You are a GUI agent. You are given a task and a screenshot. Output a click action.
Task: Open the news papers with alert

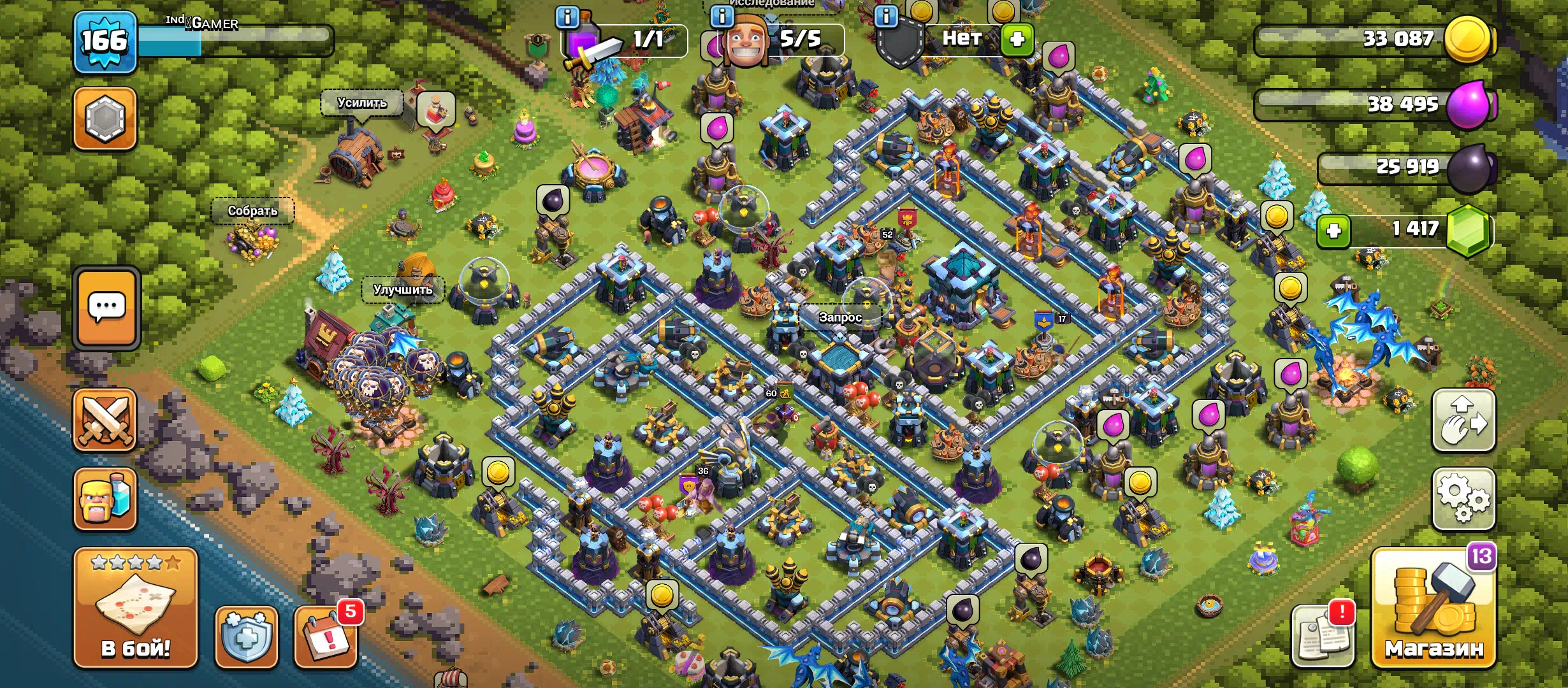pos(1323,636)
